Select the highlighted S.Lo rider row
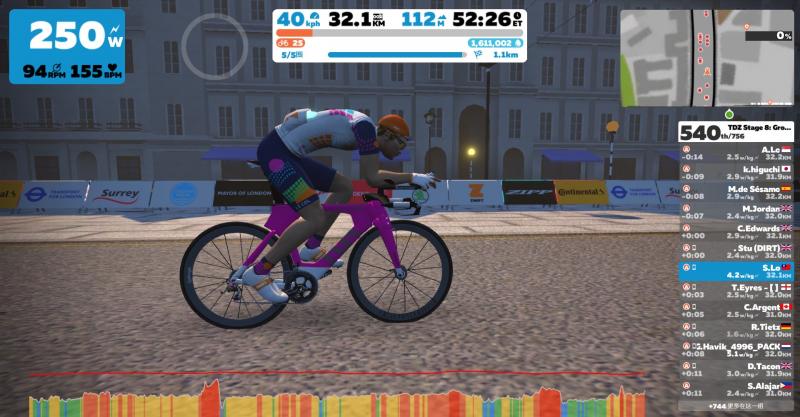 [736, 270]
